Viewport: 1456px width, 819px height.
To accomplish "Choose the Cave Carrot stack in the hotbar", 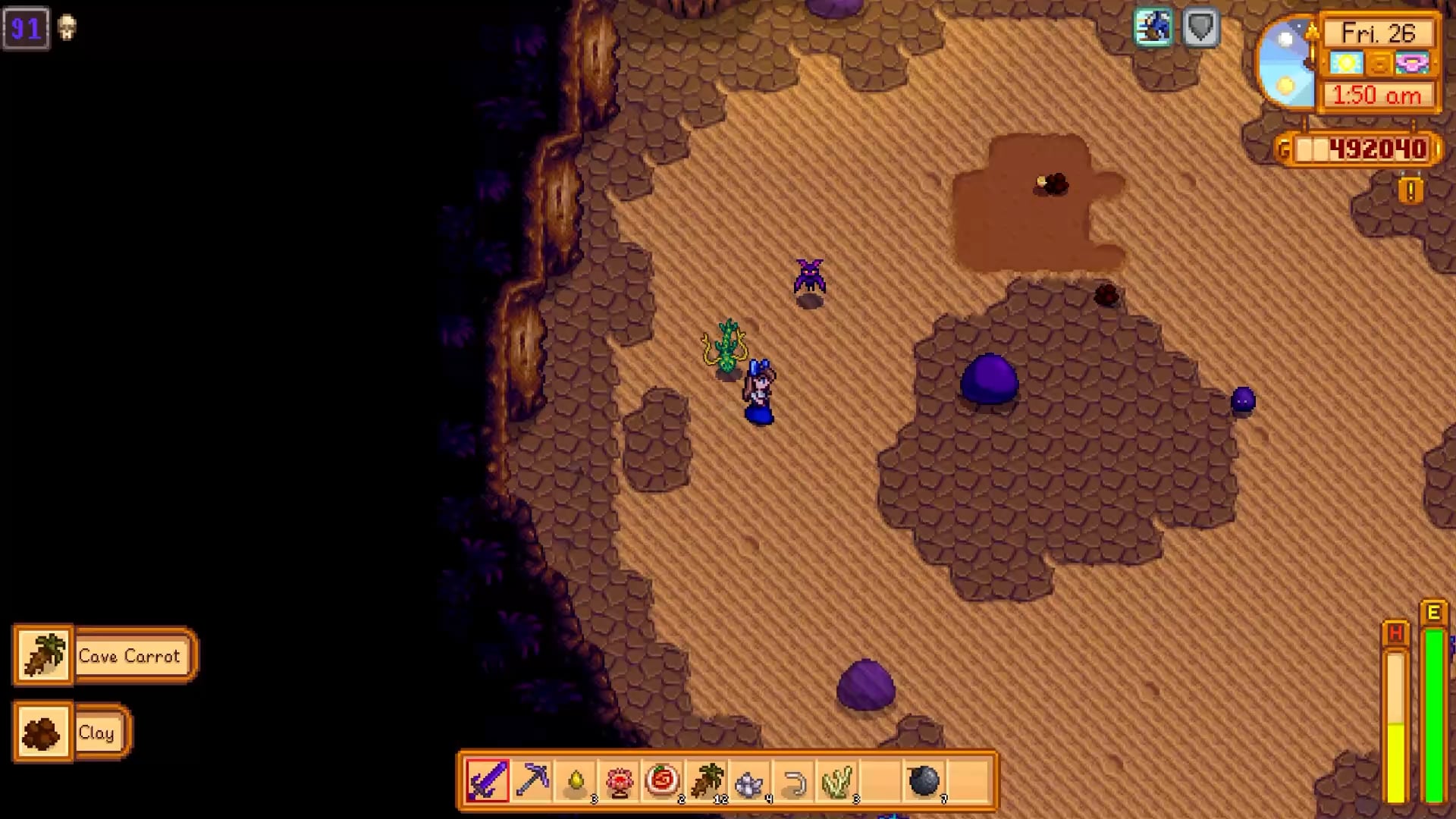I will tap(707, 780).
